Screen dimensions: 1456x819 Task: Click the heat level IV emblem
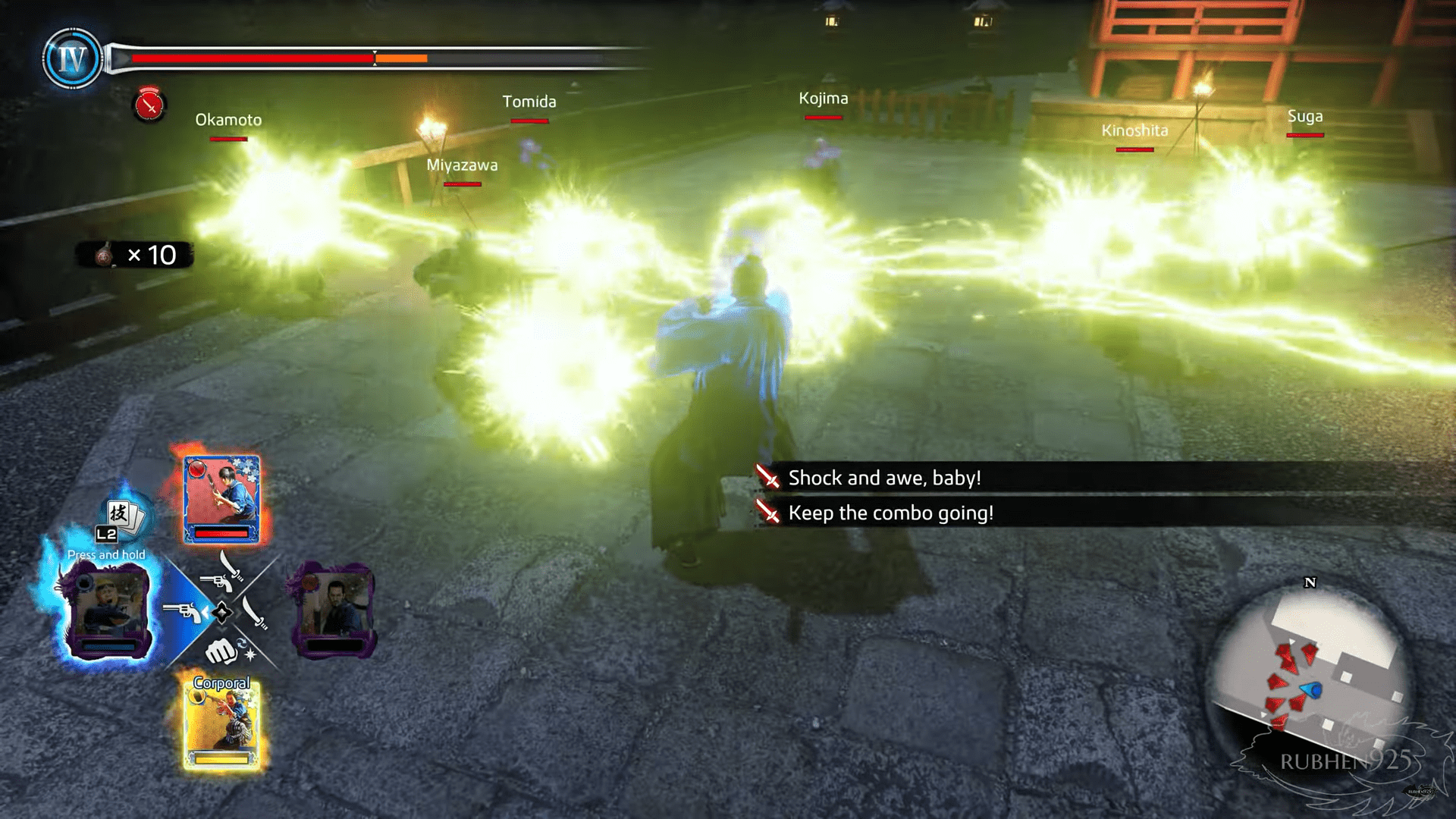(x=72, y=58)
